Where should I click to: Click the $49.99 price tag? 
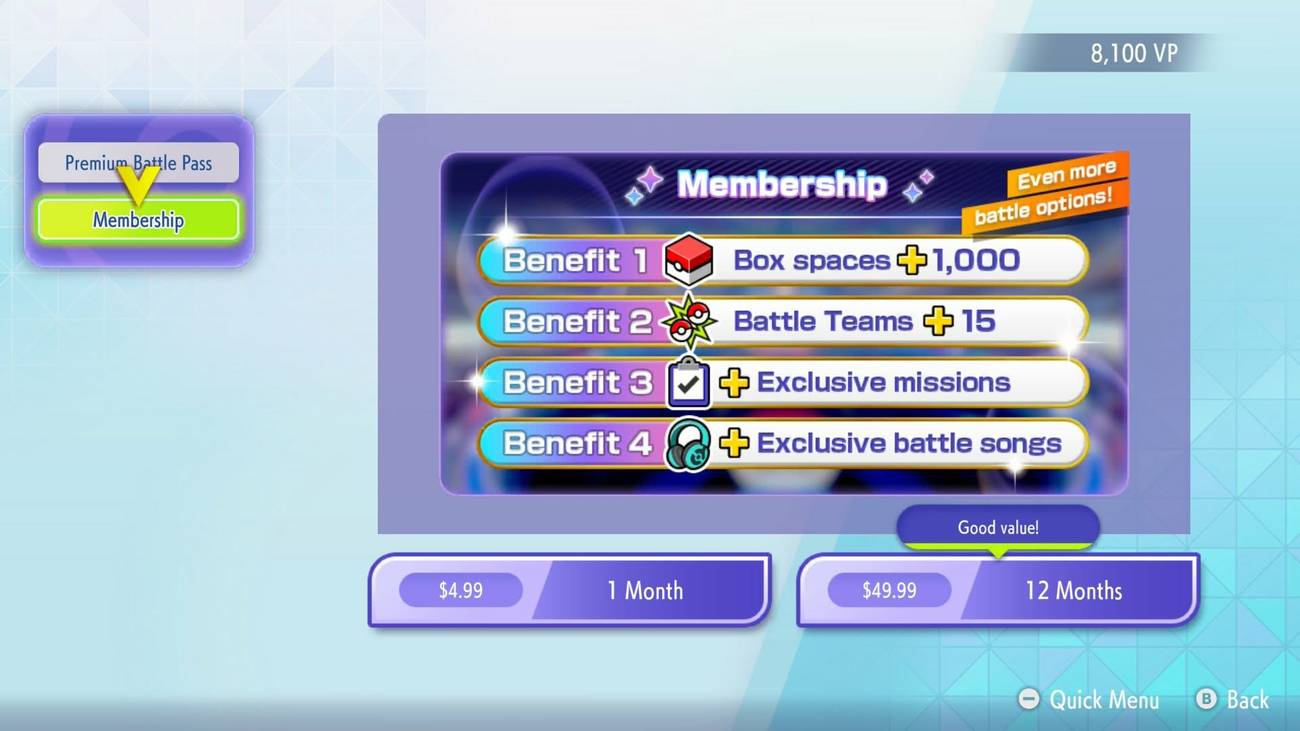click(x=889, y=590)
